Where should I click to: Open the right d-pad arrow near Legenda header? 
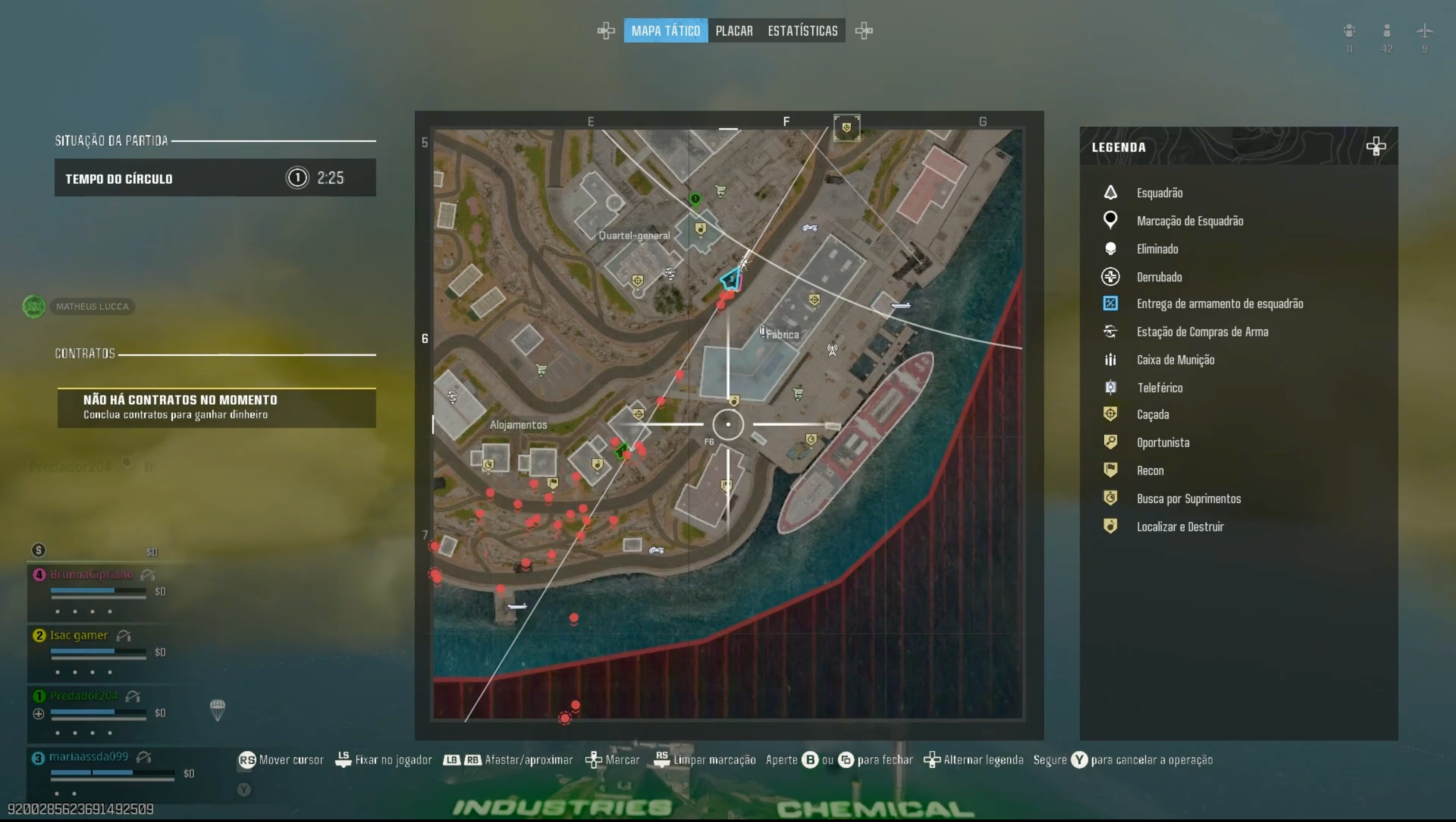(1376, 147)
